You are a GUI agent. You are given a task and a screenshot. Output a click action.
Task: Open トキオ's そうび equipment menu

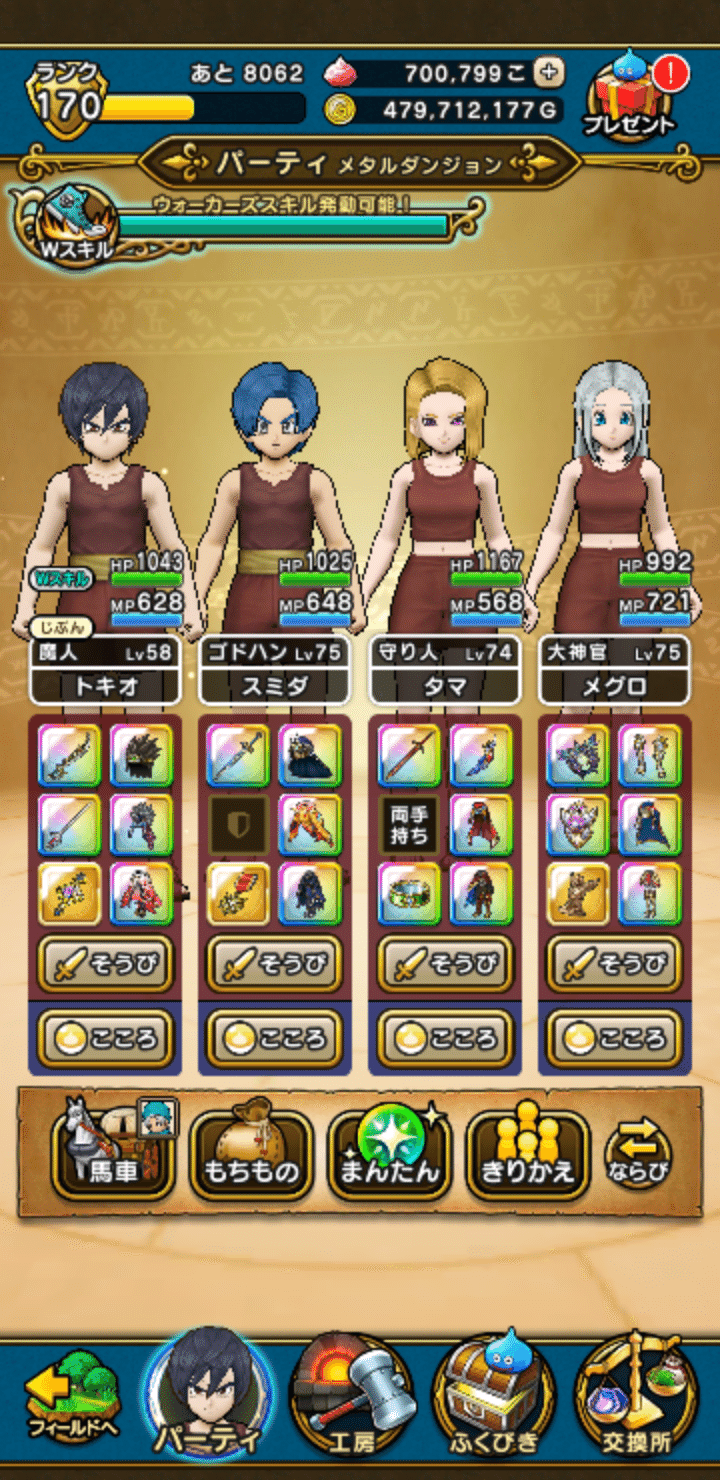(x=105, y=964)
